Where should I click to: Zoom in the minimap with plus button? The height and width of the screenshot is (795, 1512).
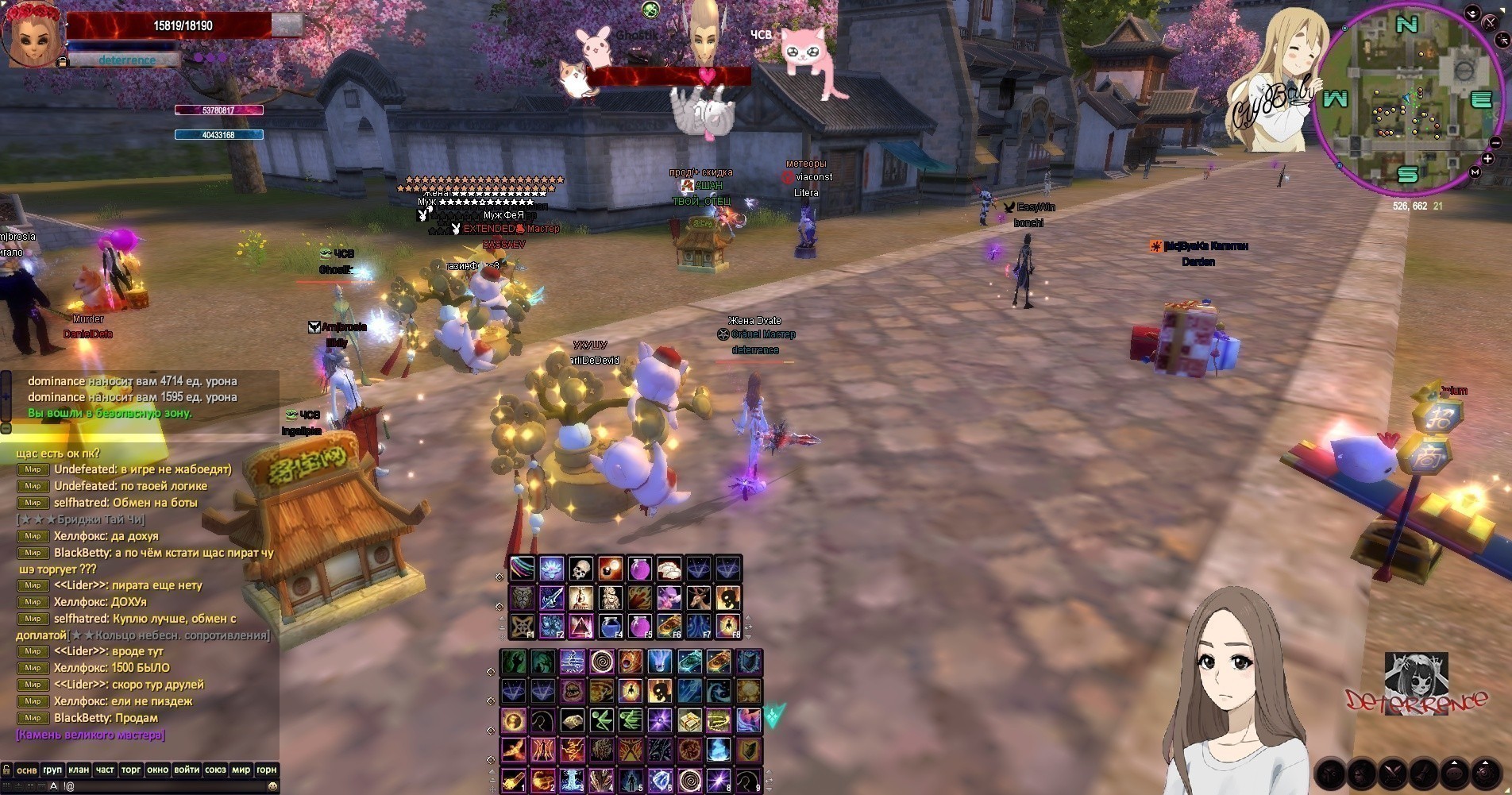[1487, 160]
